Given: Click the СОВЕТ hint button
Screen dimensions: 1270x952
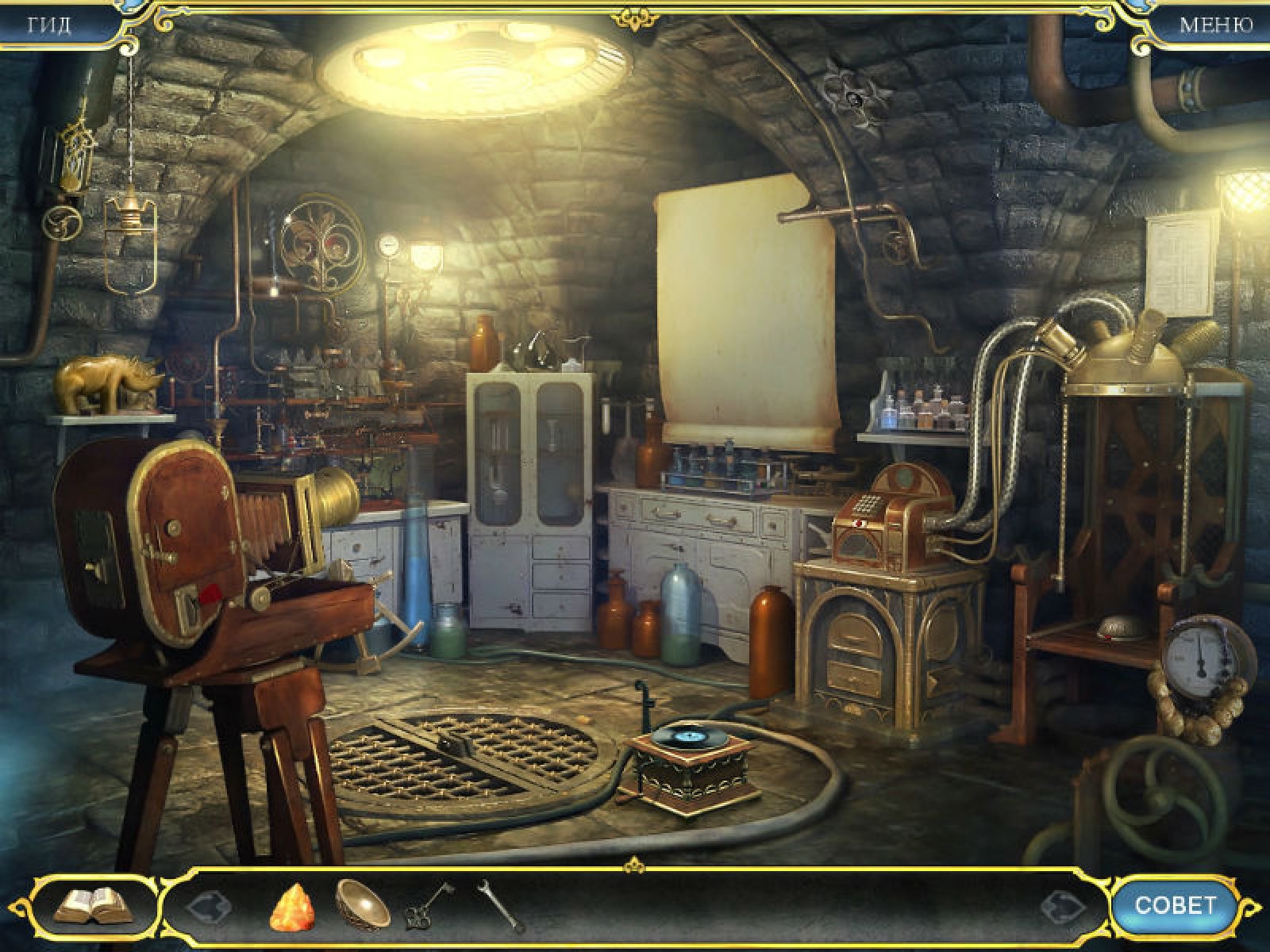Looking at the screenshot, I should coord(1174,904).
